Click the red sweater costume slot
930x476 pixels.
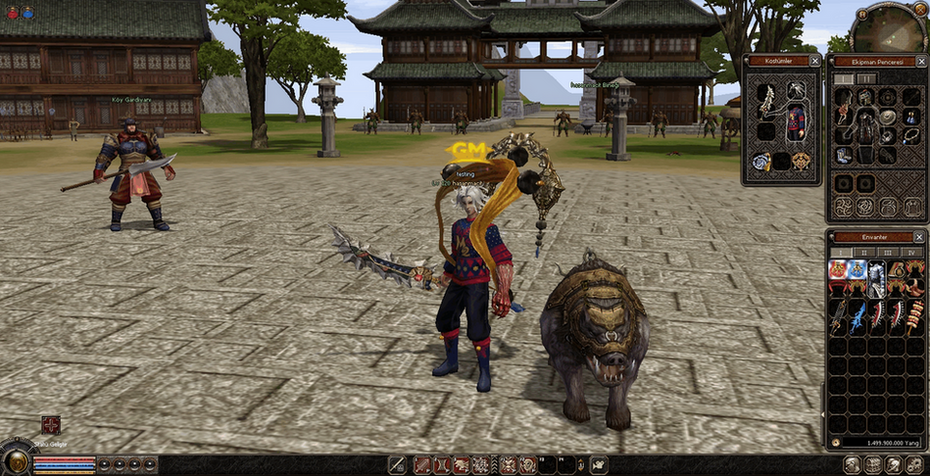tap(796, 122)
